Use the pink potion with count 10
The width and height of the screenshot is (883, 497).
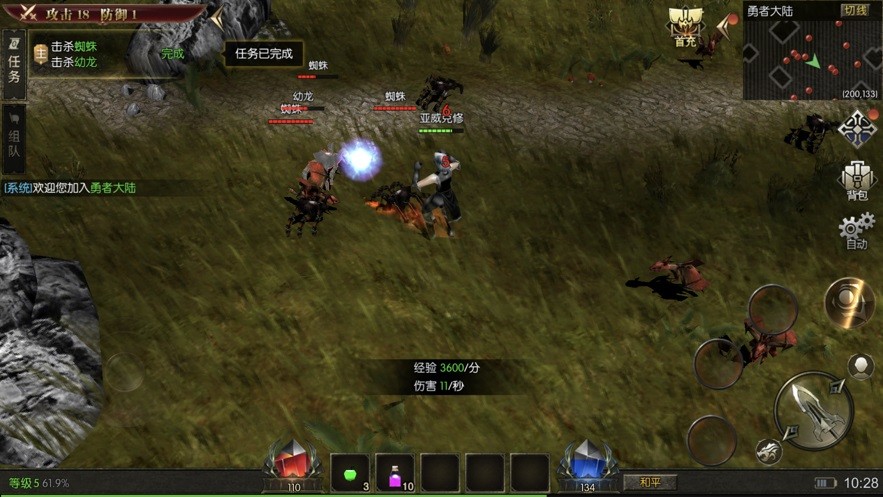click(395, 472)
